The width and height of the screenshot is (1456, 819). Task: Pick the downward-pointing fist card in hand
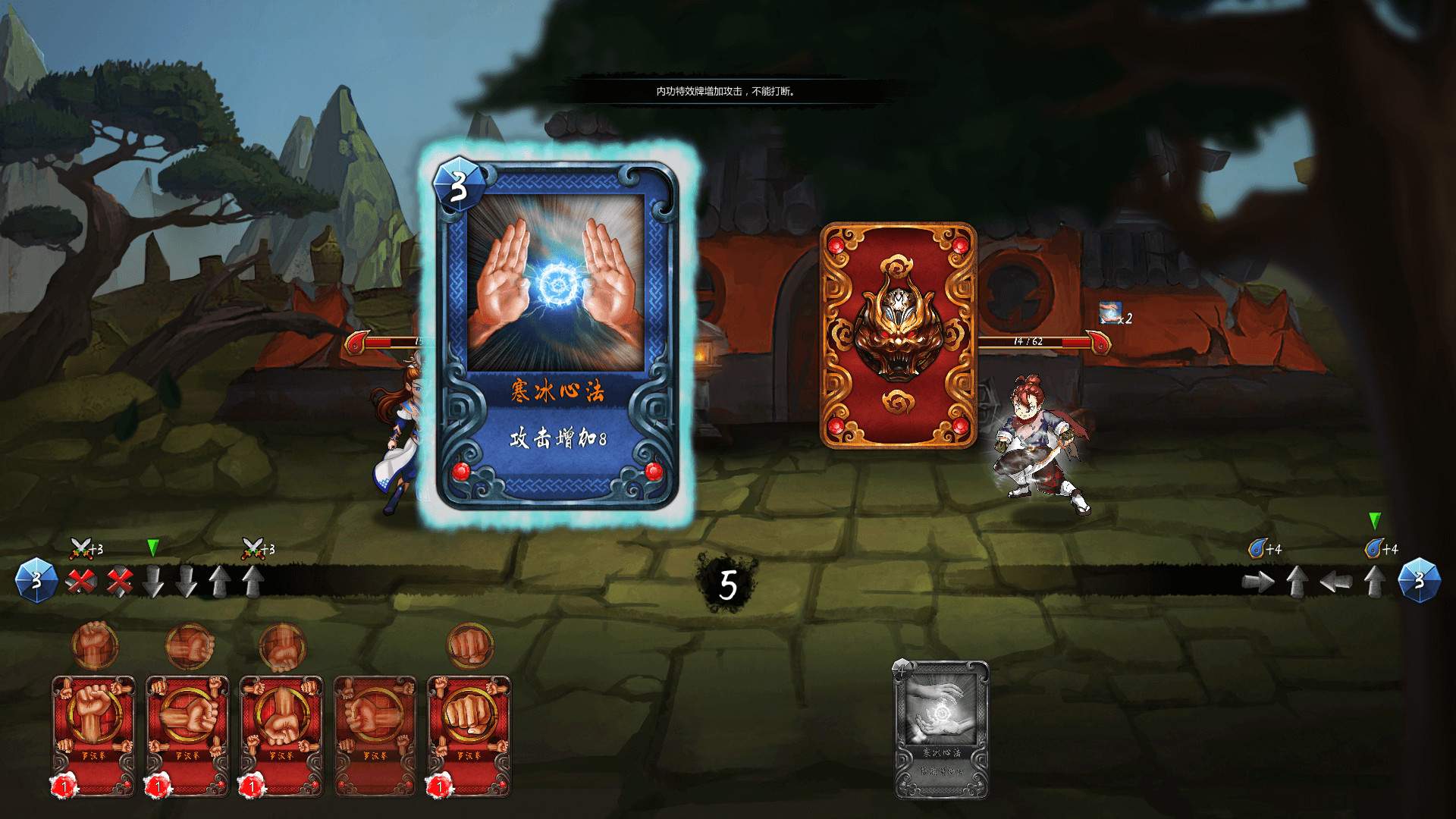pos(281,734)
